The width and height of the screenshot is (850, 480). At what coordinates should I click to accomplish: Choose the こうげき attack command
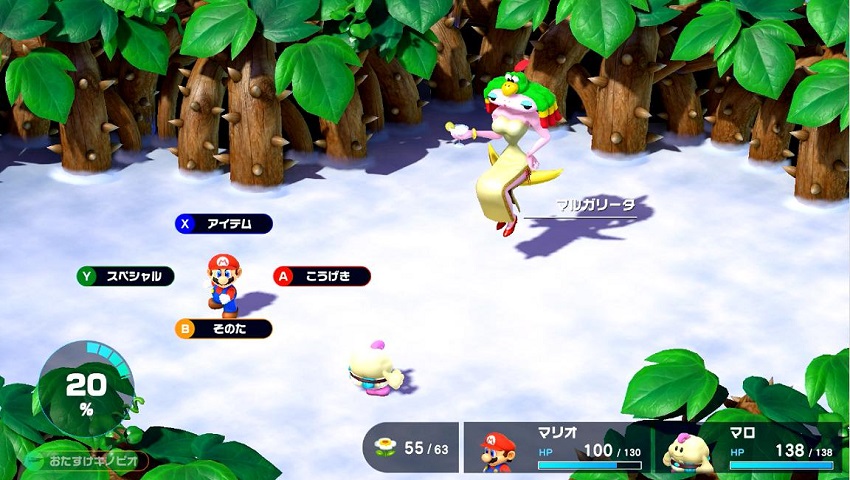(322, 276)
